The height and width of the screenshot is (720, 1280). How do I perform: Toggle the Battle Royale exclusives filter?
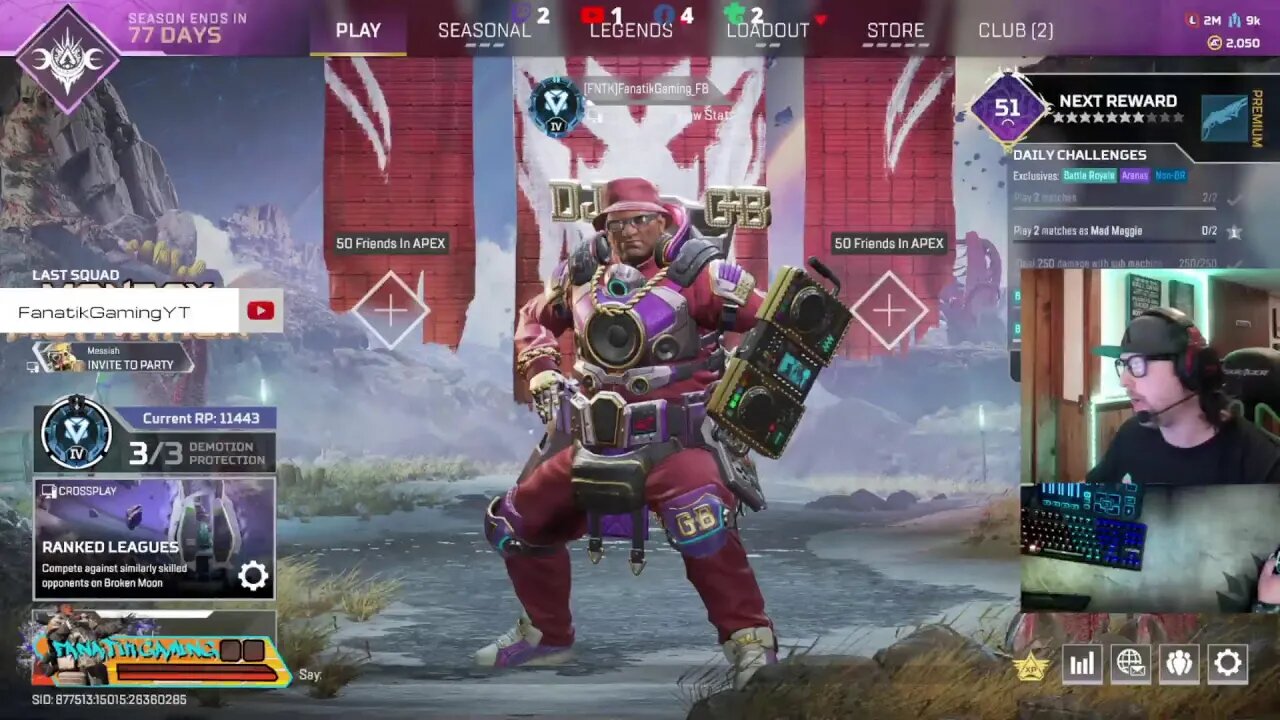click(x=1089, y=175)
